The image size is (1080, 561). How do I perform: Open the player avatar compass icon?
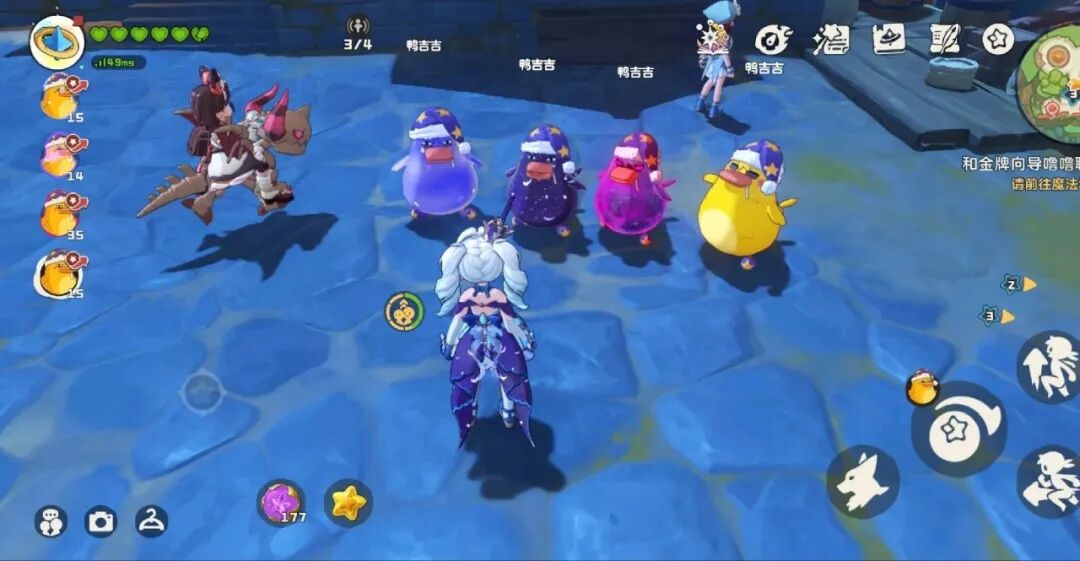tap(56, 42)
